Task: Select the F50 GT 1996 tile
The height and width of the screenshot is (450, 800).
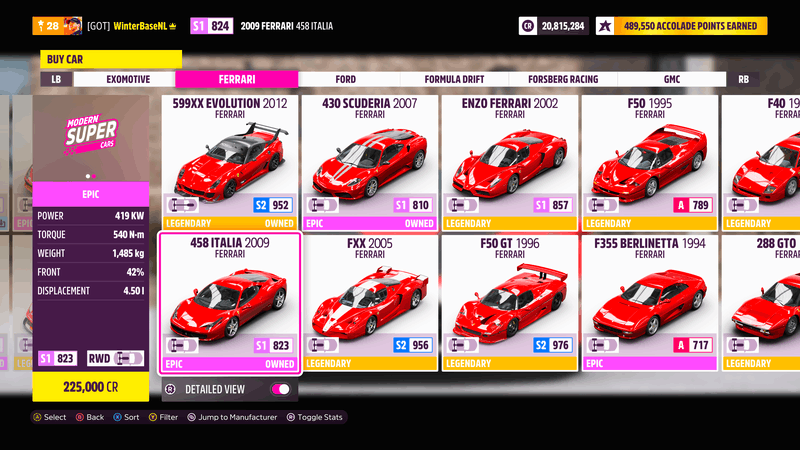Action: point(510,302)
